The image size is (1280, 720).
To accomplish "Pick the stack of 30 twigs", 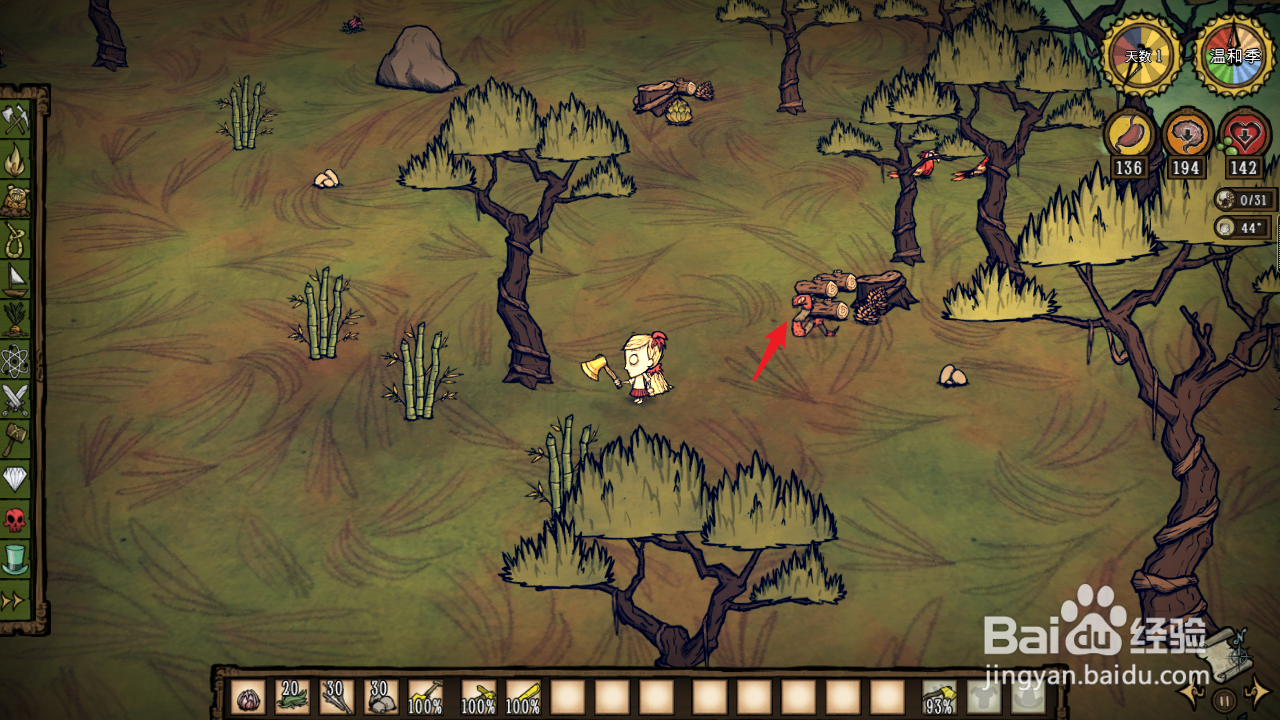I will coord(337,697).
